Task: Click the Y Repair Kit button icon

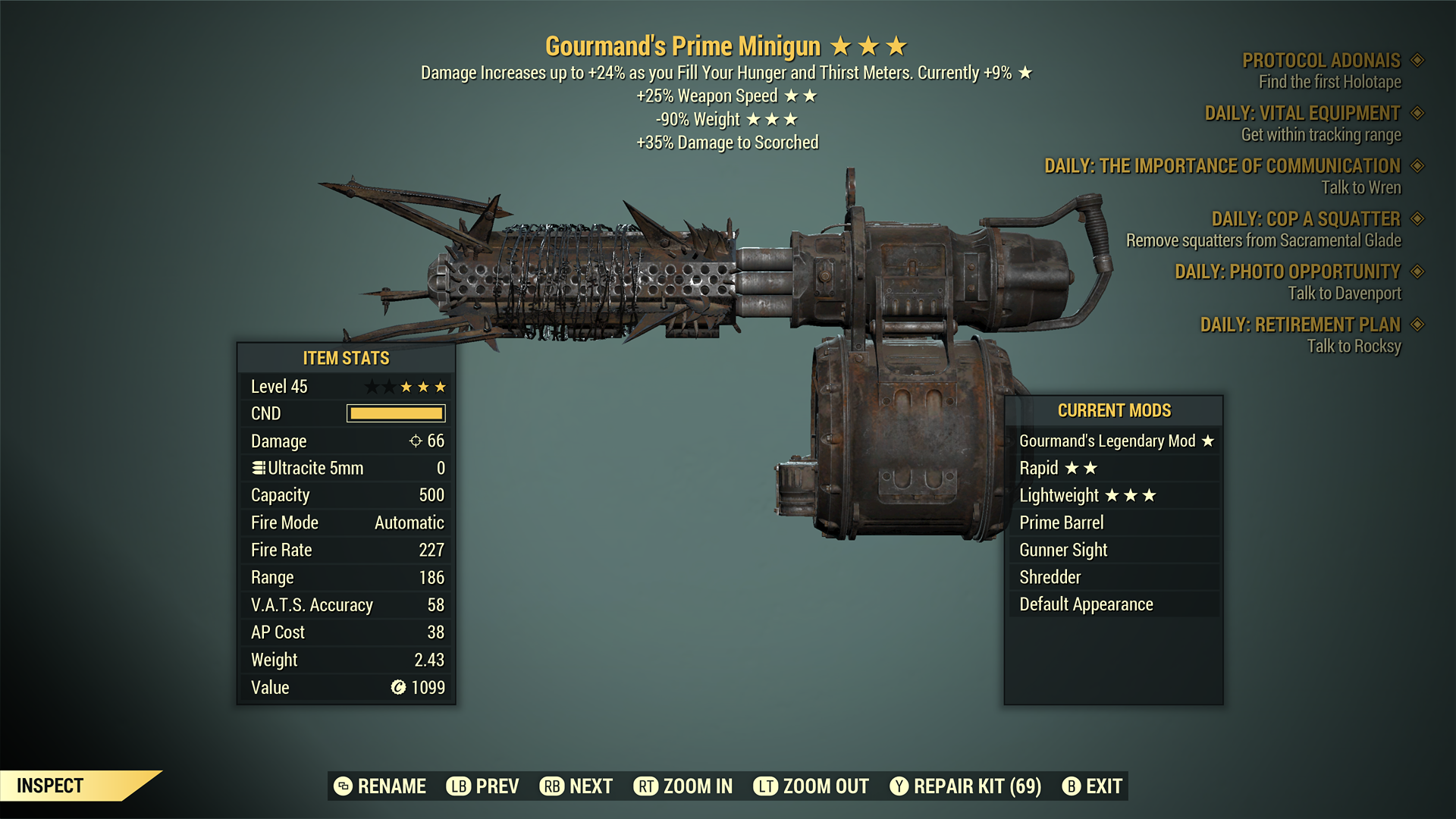Action: [900, 786]
